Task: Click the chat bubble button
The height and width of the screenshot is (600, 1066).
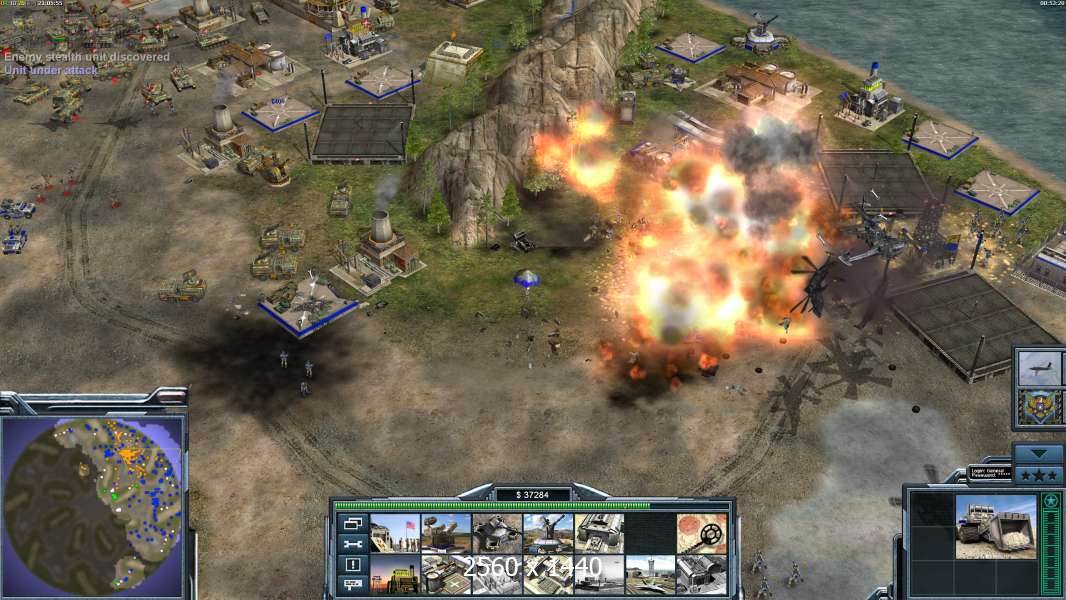Action: click(x=351, y=585)
